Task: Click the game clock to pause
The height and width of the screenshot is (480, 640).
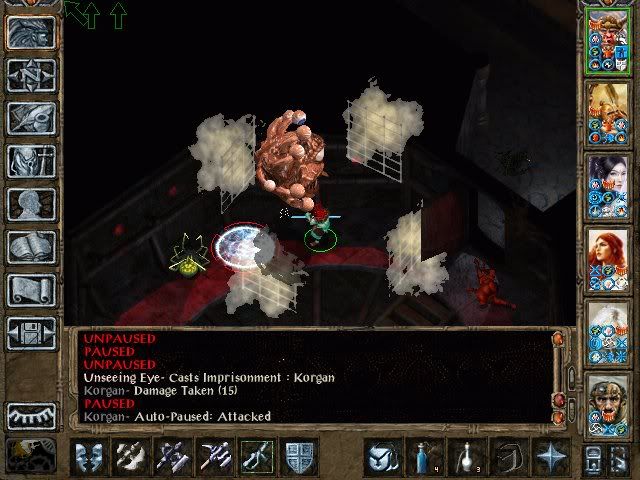Action: tap(30, 456)
